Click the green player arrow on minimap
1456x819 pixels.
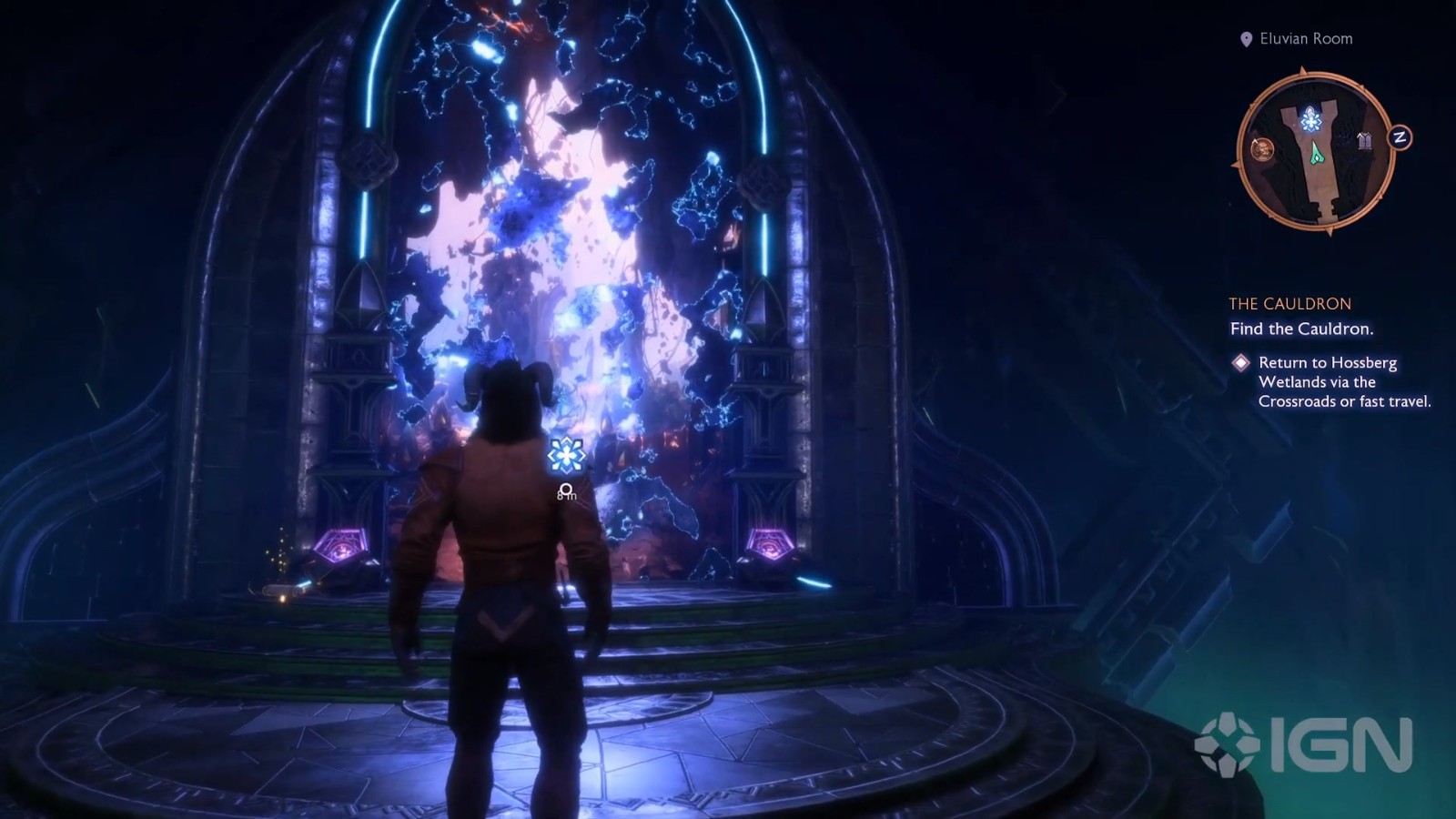coord(1316,156)
